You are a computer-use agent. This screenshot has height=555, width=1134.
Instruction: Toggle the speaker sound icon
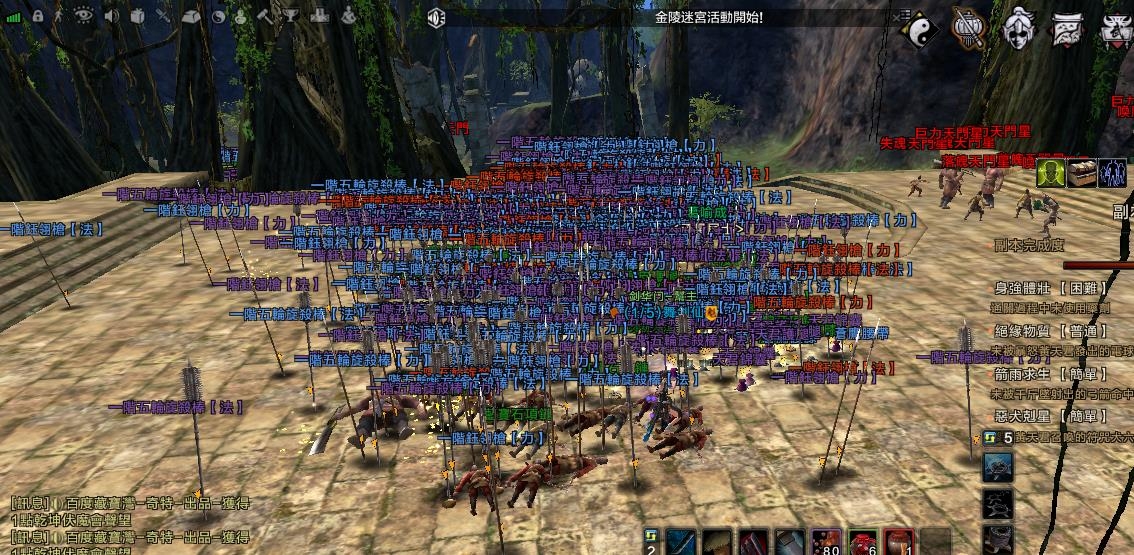[x=111, y=16]
